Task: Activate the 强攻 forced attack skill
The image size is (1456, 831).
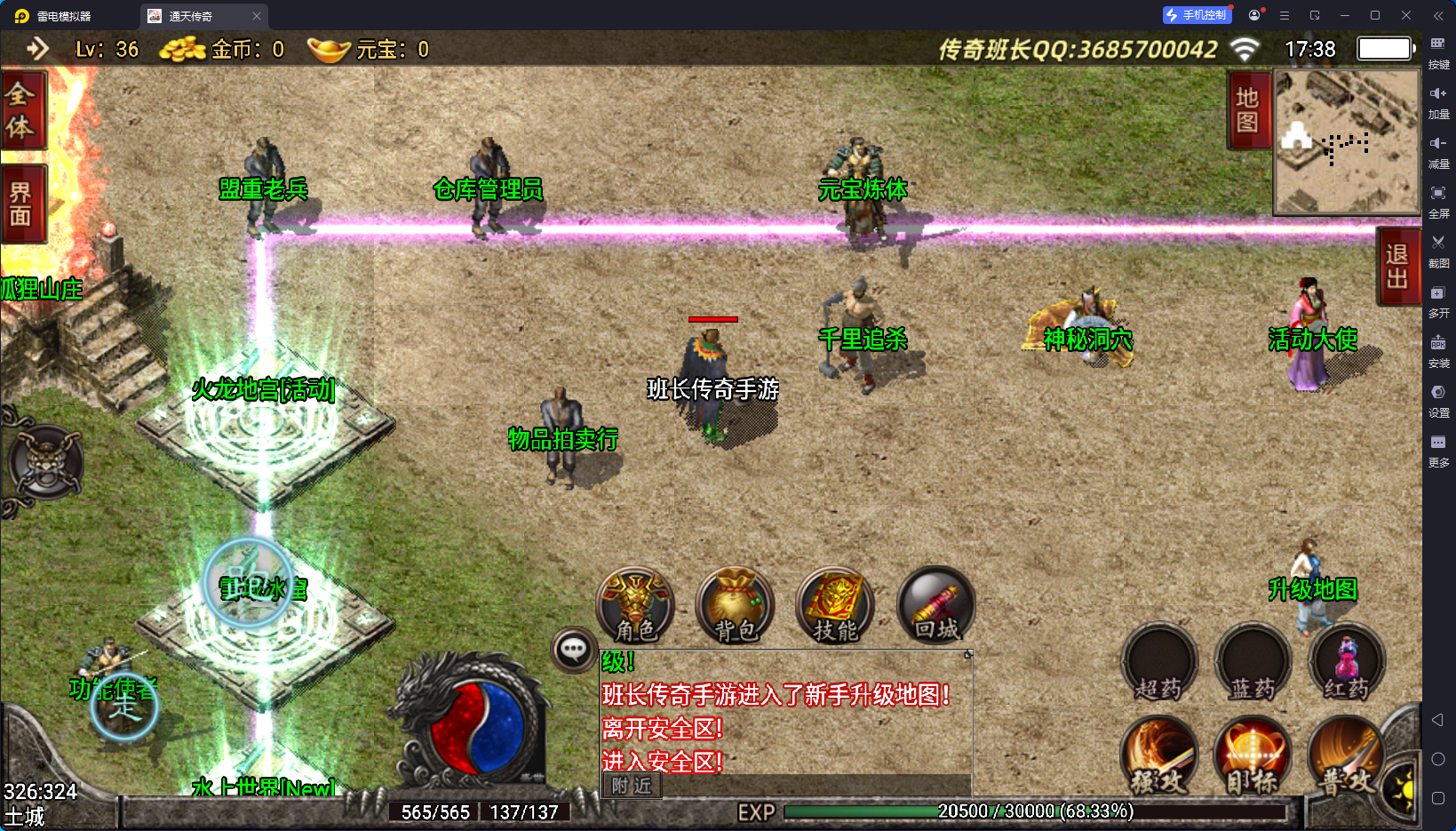Action: coord(1158,757)
